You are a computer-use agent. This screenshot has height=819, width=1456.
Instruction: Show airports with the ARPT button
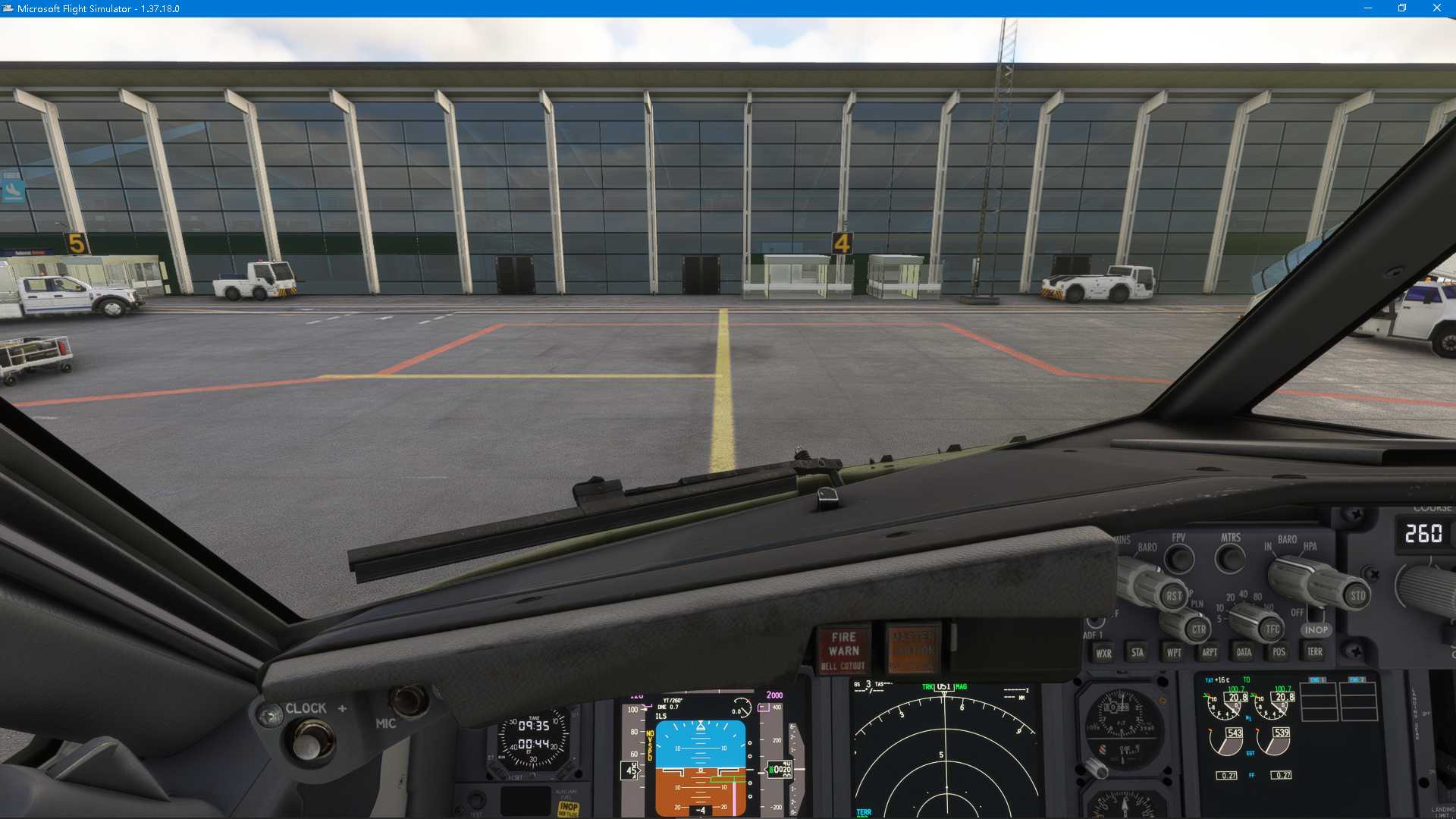click(1209, 653)
